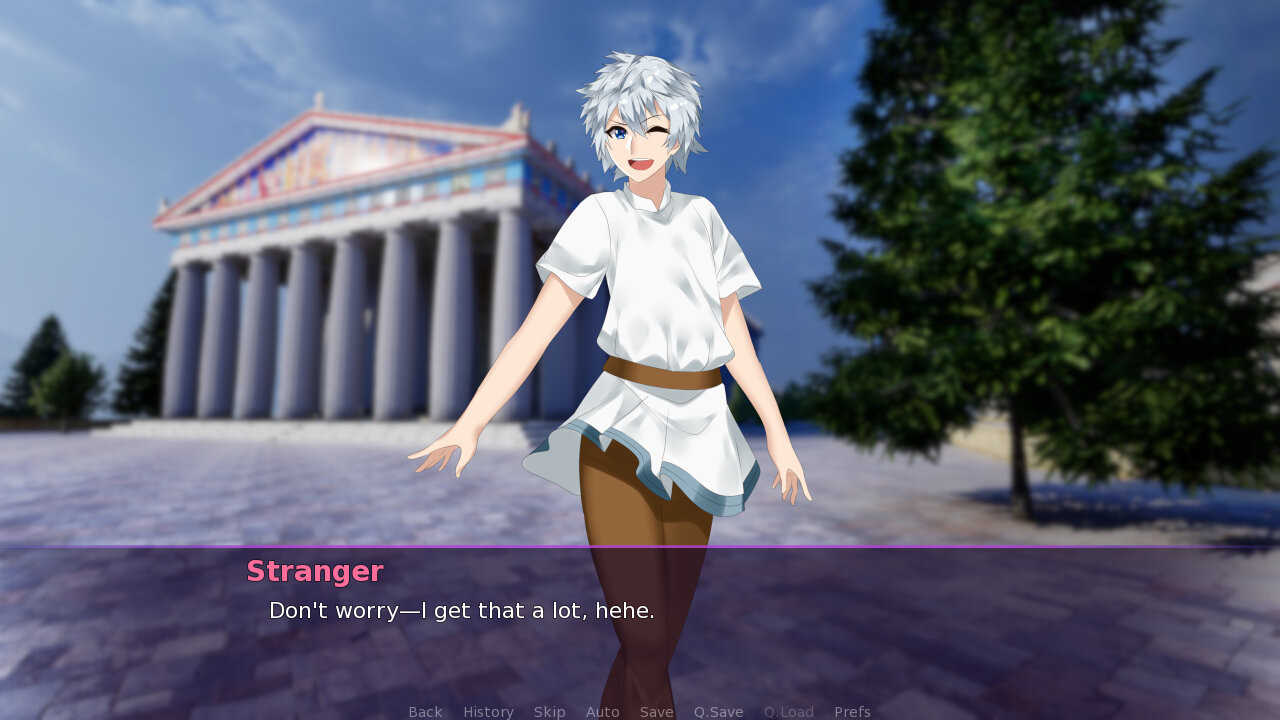This screenshot has height=720, width=1280.
Task: Click Skip in the quick menu bar
Action: (x=550, y=711)
